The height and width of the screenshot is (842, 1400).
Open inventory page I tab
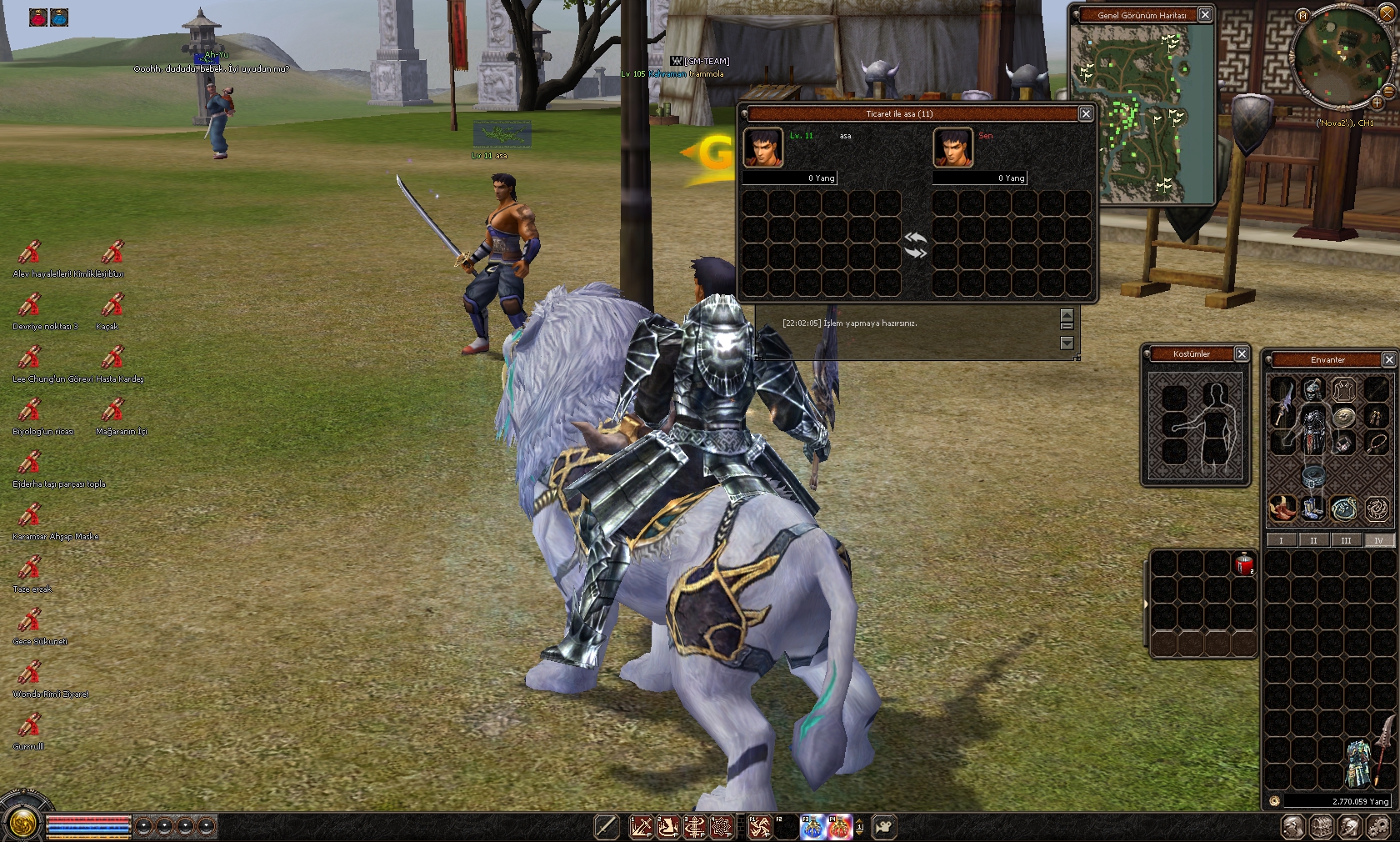coord(1281,540)
